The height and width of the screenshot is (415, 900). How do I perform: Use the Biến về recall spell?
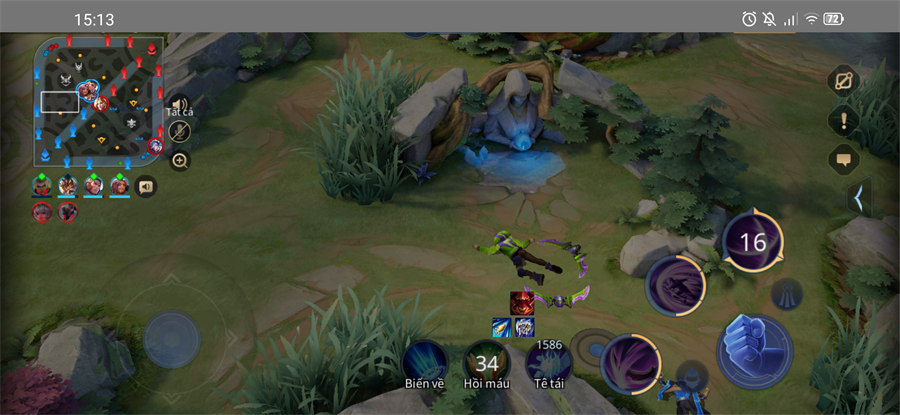(424, 363)
